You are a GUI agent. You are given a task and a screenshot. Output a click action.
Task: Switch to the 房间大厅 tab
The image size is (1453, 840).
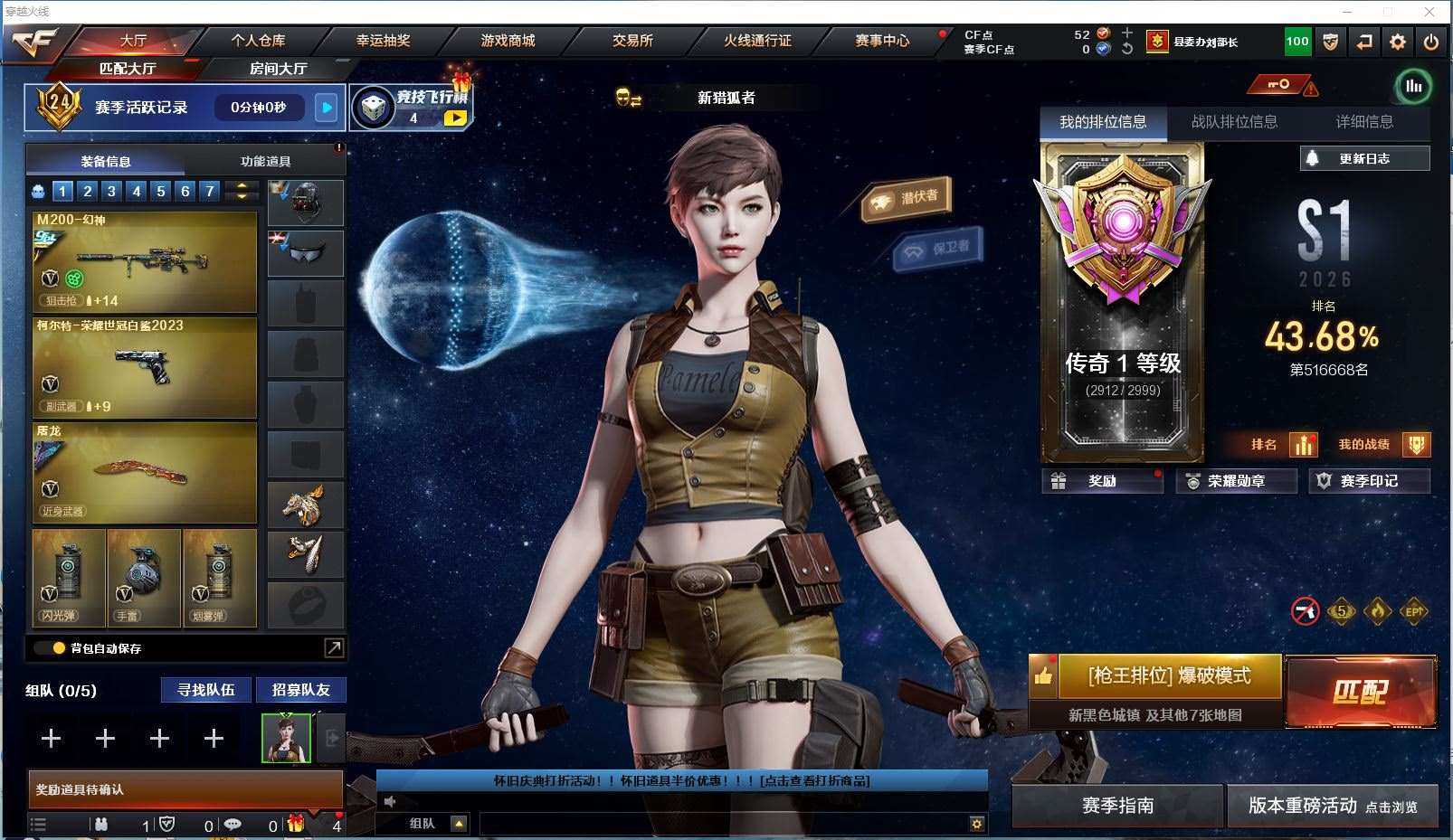[x=278, y=69]
